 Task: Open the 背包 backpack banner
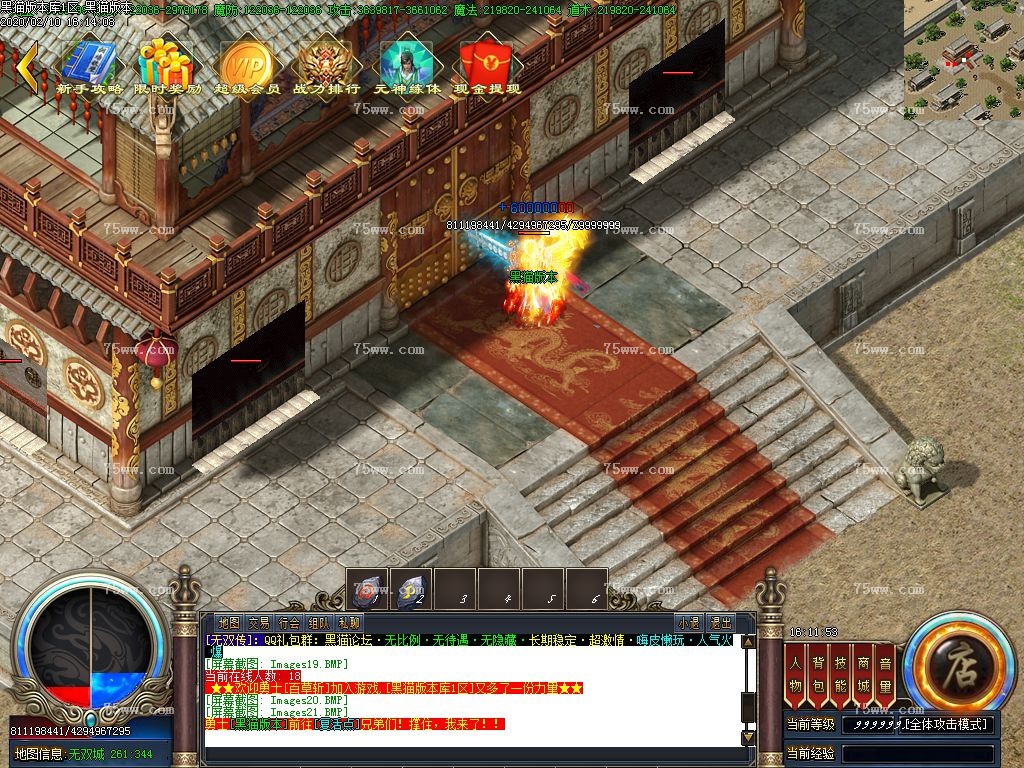coord(819,674)
